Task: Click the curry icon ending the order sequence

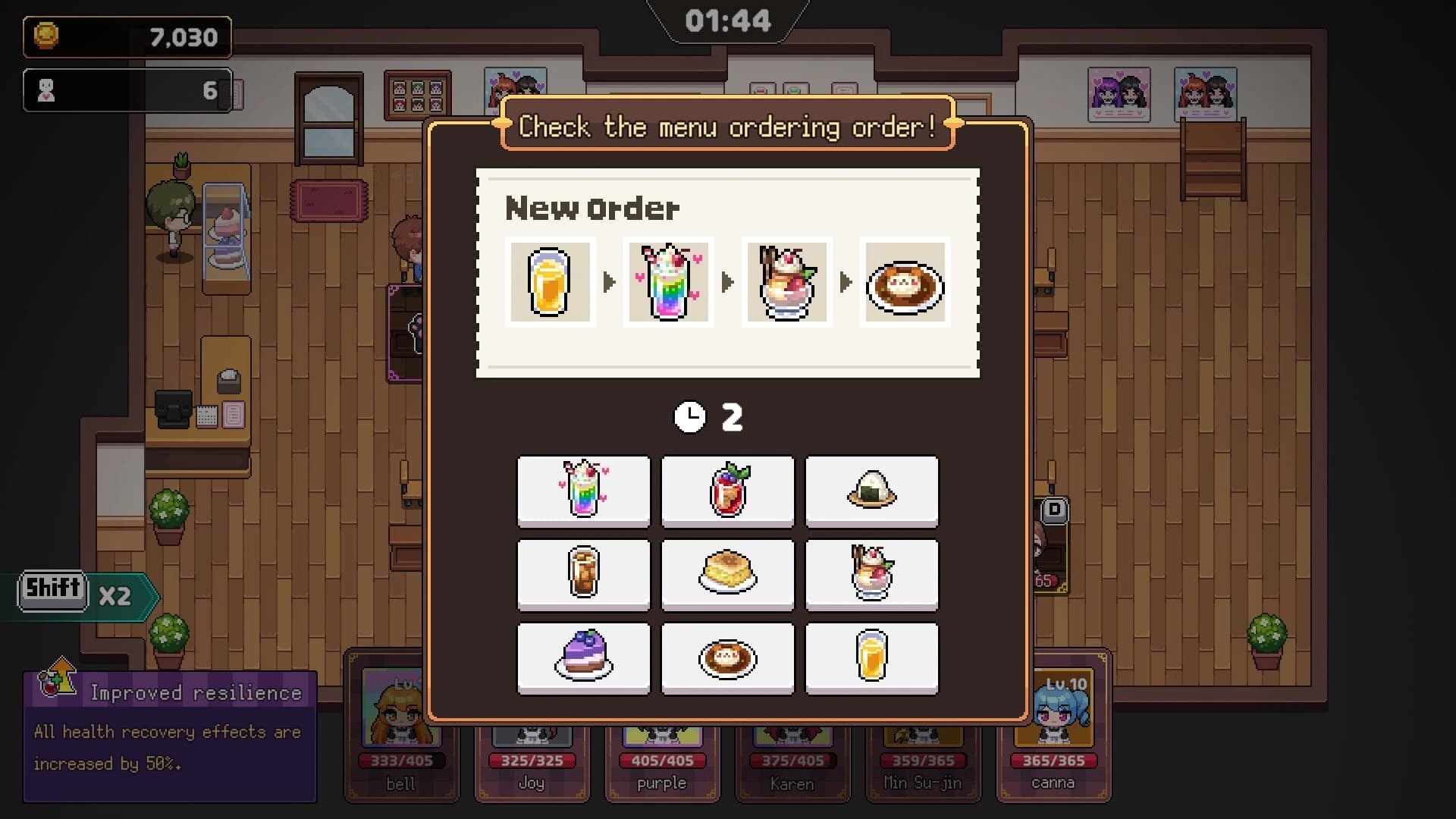Action: 904,282
